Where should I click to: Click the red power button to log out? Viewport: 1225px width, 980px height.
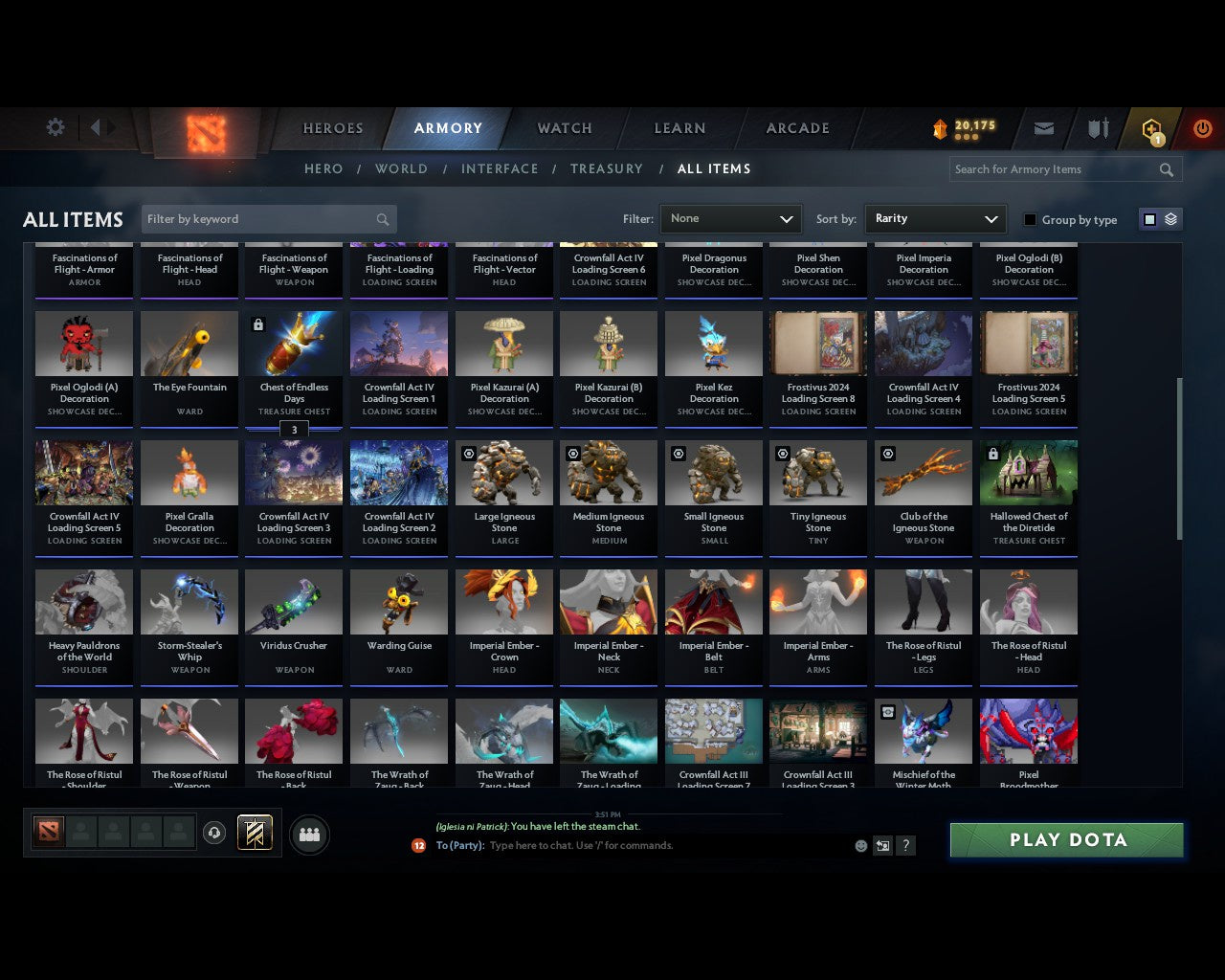[x=1202, y=127]
